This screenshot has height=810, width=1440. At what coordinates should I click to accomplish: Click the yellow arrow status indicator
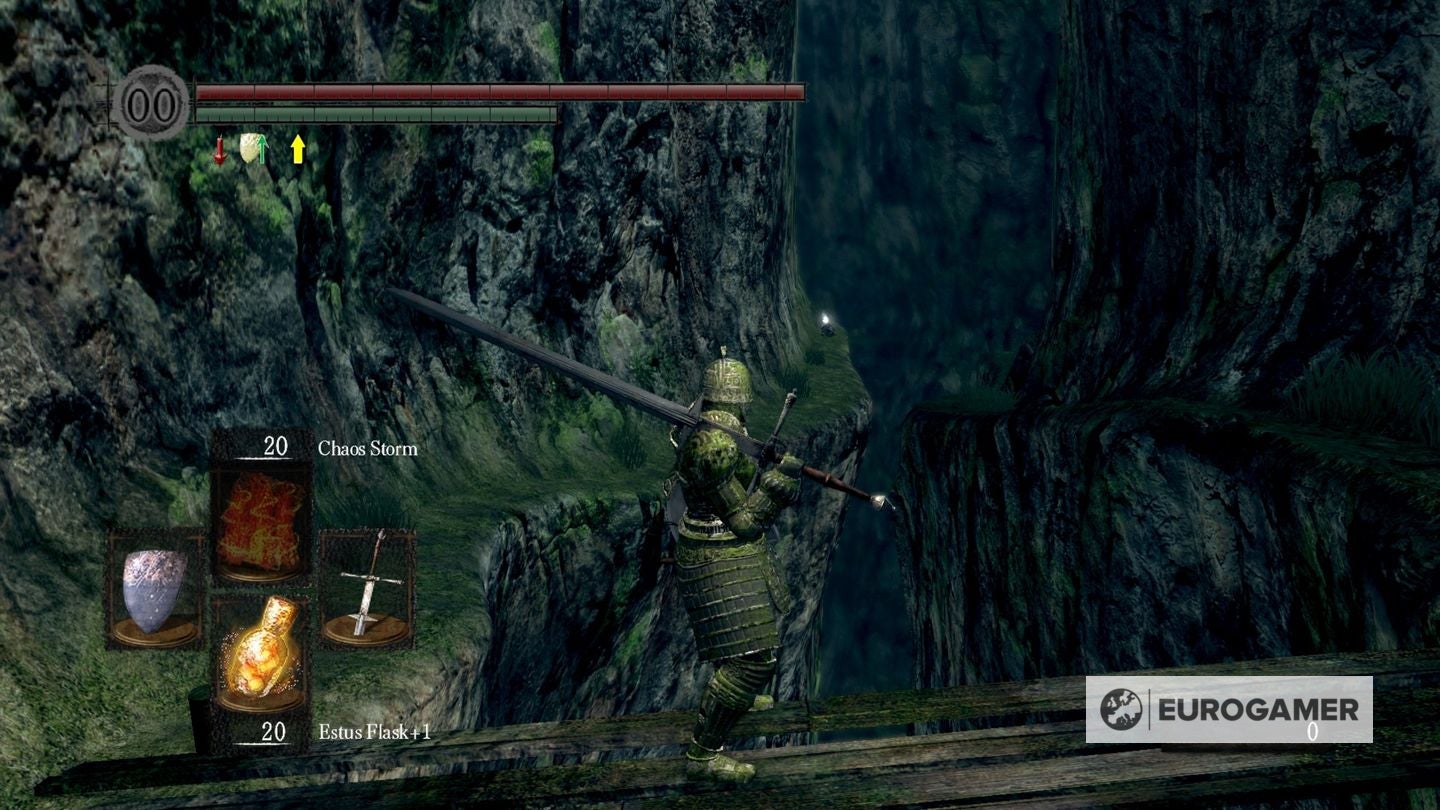[297, 148]
